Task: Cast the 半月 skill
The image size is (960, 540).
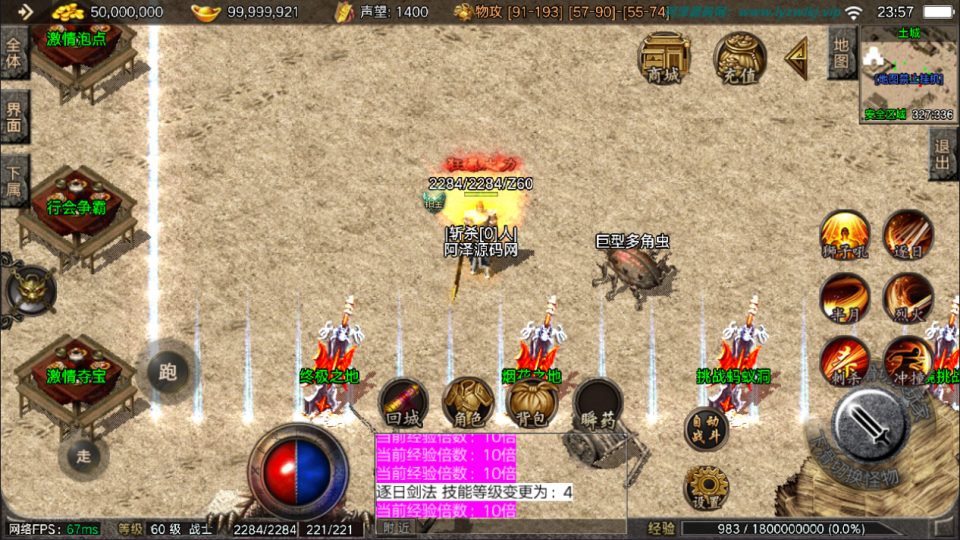Action: tap(844, 298)
